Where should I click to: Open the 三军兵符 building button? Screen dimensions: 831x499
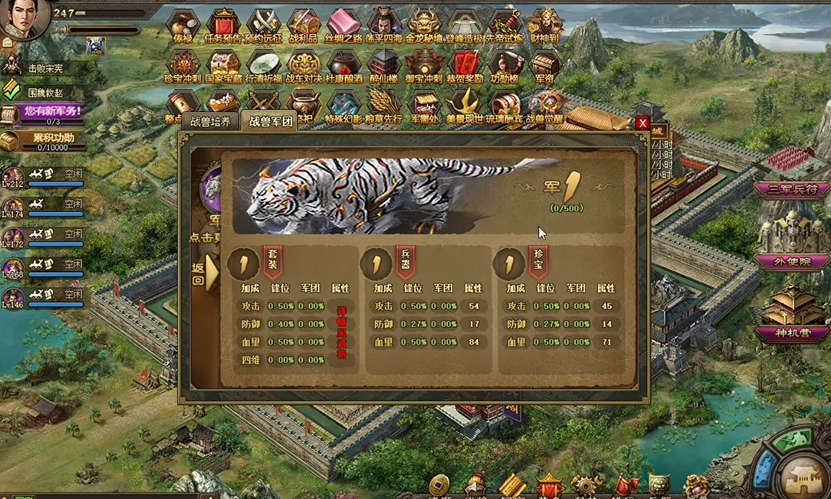pyautogui.click(x=791, y=188)
